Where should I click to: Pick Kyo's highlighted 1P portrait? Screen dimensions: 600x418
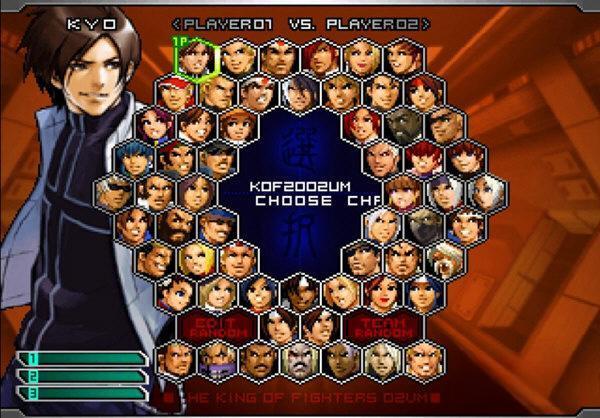(x=197, y=58)
